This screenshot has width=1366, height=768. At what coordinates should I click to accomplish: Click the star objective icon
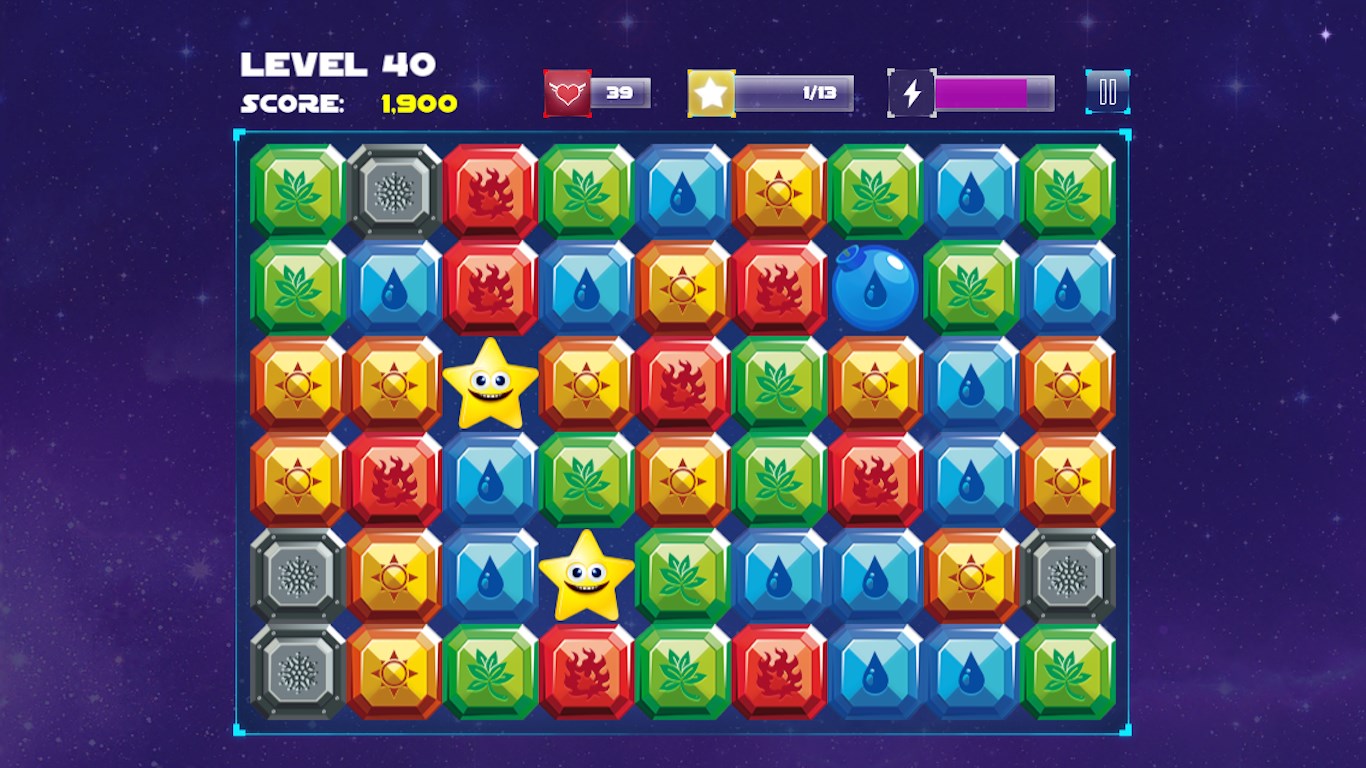click(x=712, y=90)
